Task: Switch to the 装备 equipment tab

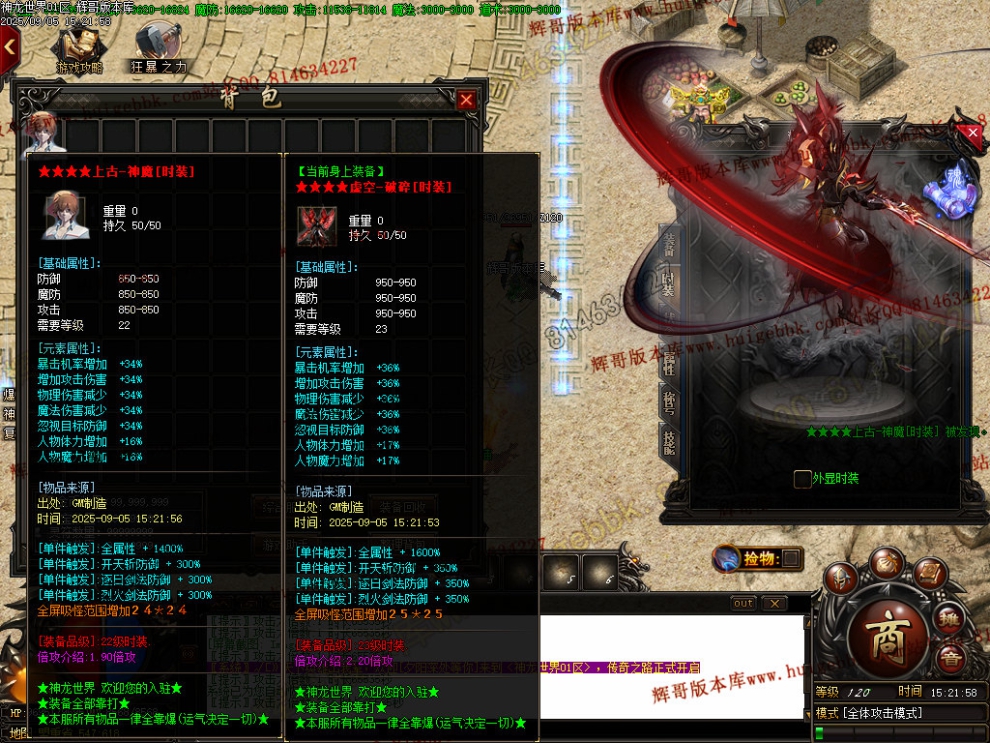Action: (x=669, y=243)
